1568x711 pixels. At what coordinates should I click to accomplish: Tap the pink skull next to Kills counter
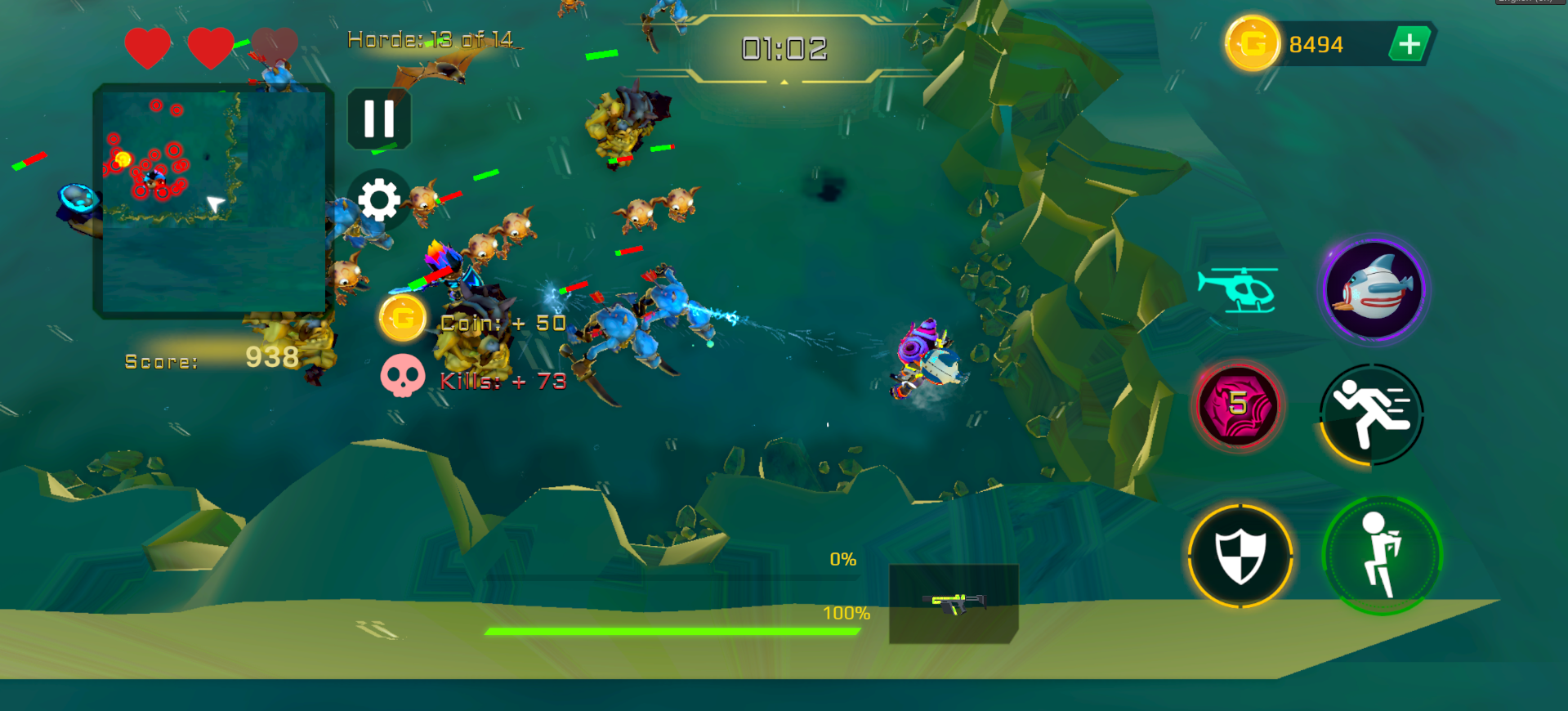point(403,377)
